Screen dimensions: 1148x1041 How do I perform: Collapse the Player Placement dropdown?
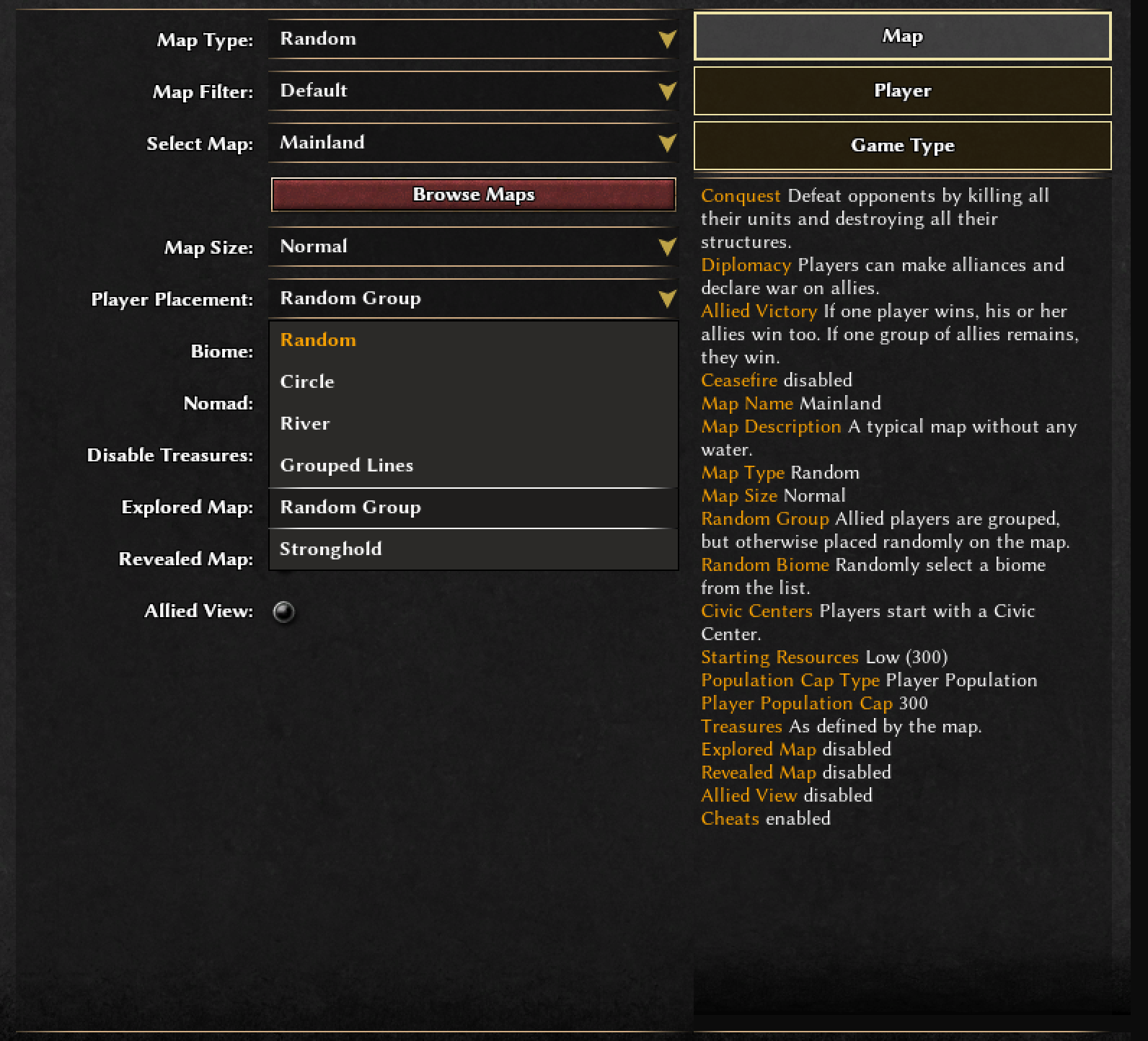point(472,298)
